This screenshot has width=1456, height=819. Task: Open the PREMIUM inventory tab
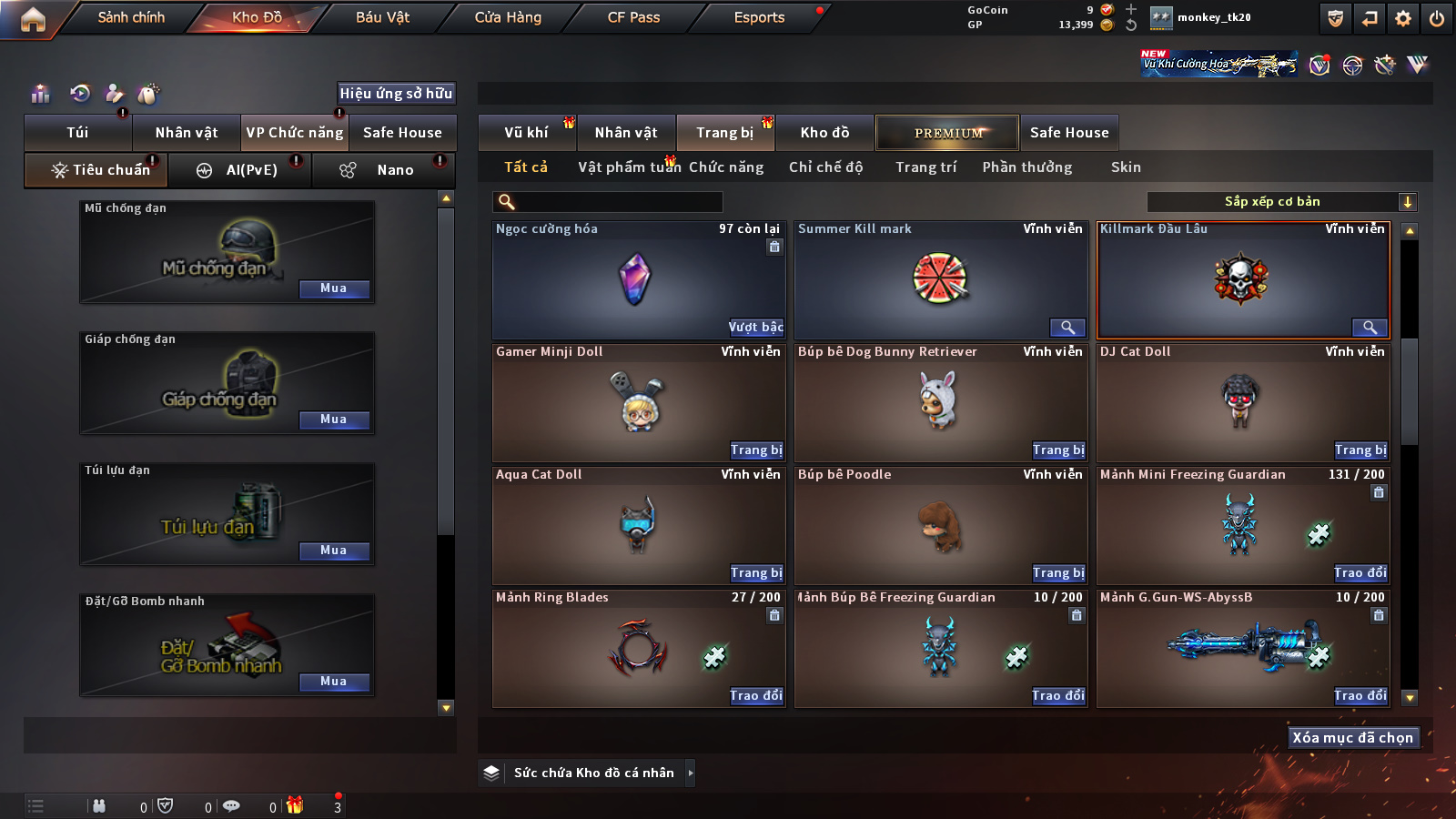[947, 133]
